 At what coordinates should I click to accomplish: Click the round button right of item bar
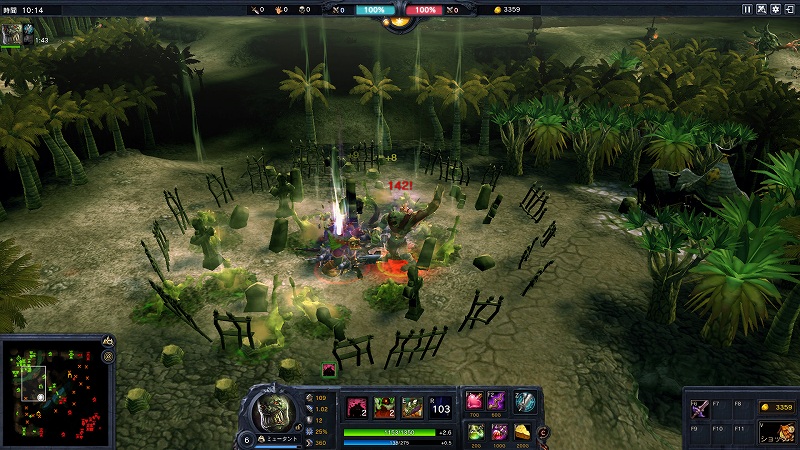point(544,433)
